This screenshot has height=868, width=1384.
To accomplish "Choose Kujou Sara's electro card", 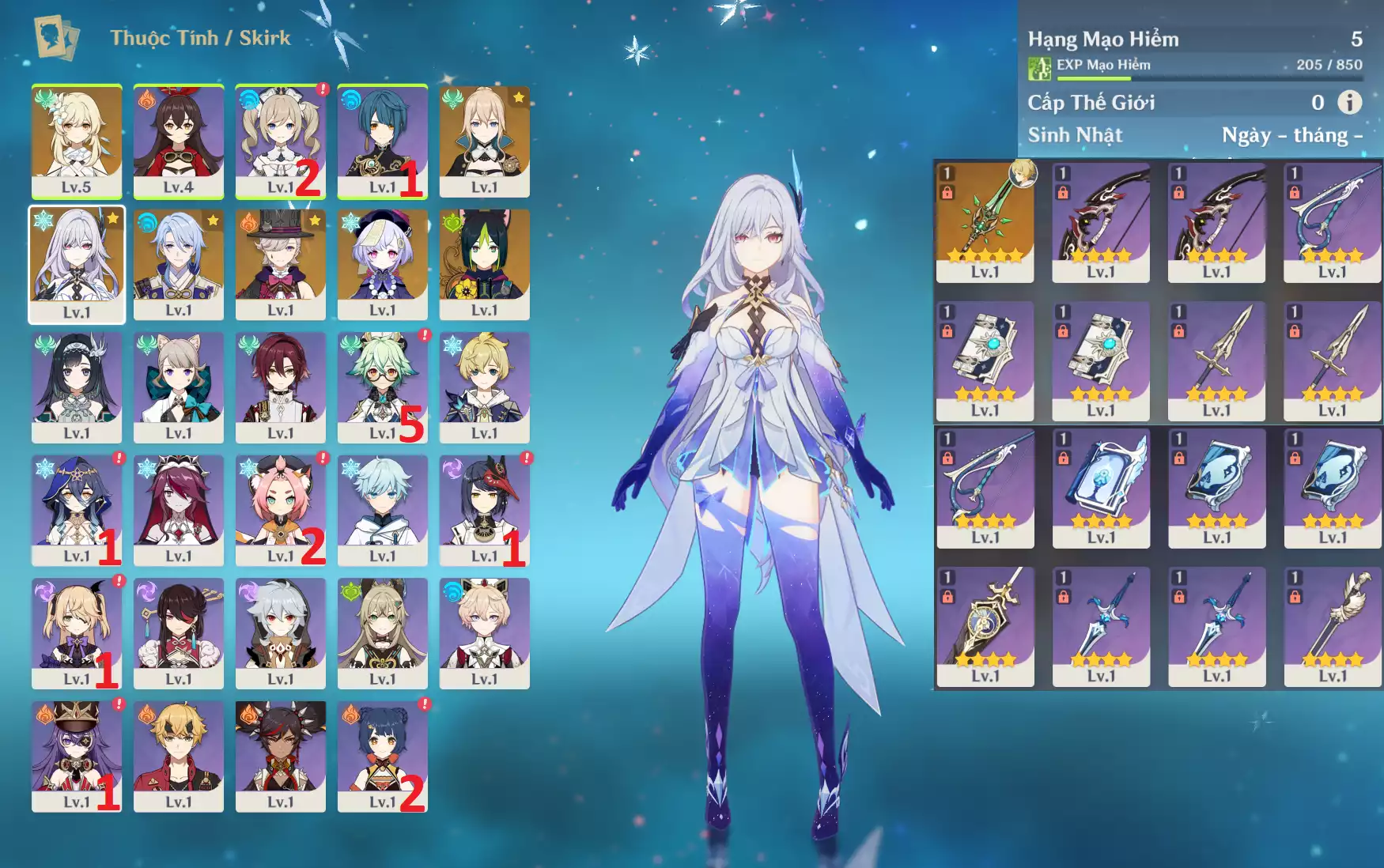I will pos(484,510).
